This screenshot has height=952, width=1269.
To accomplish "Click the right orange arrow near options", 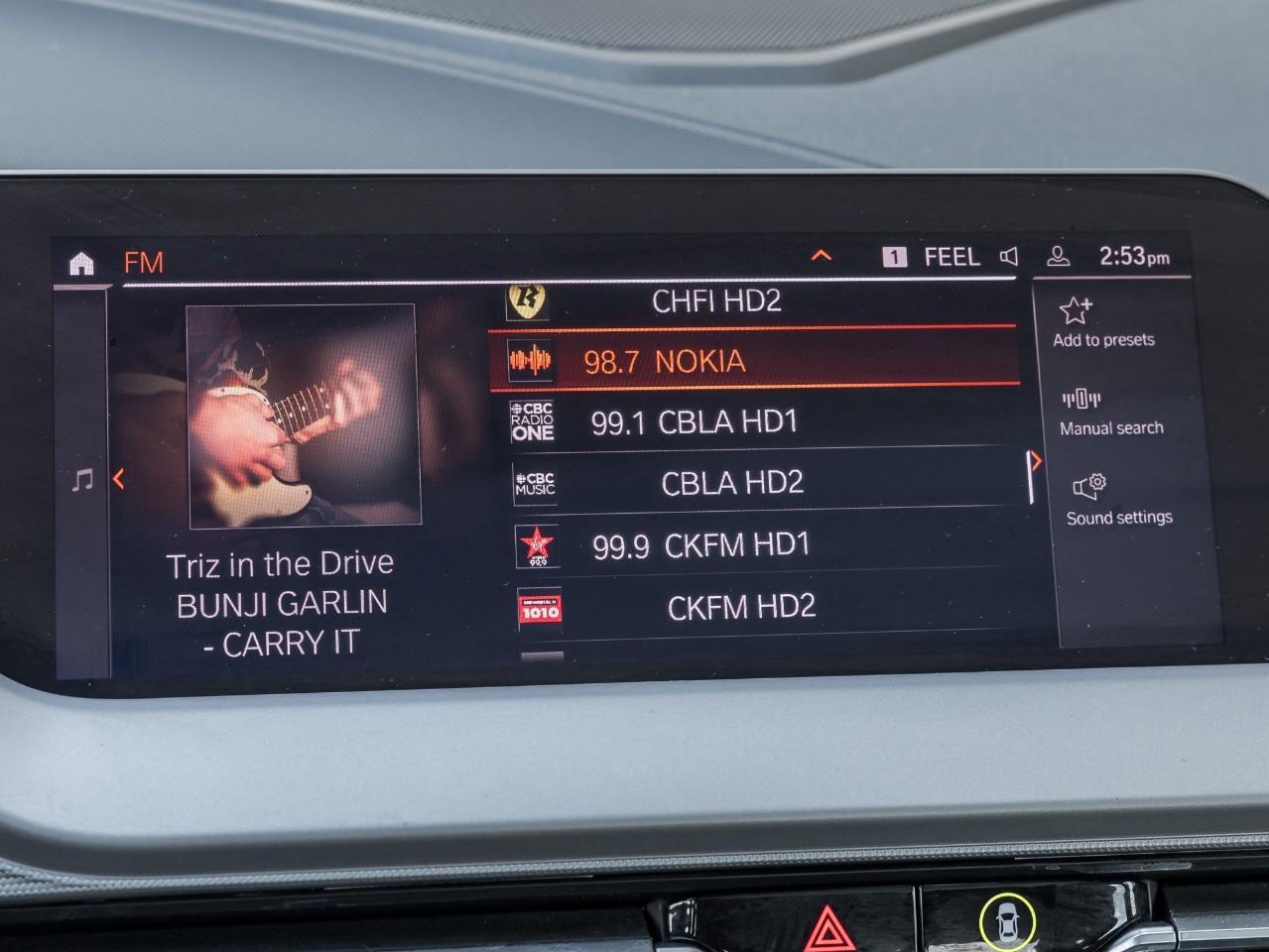I will [x=1036, y=461].
